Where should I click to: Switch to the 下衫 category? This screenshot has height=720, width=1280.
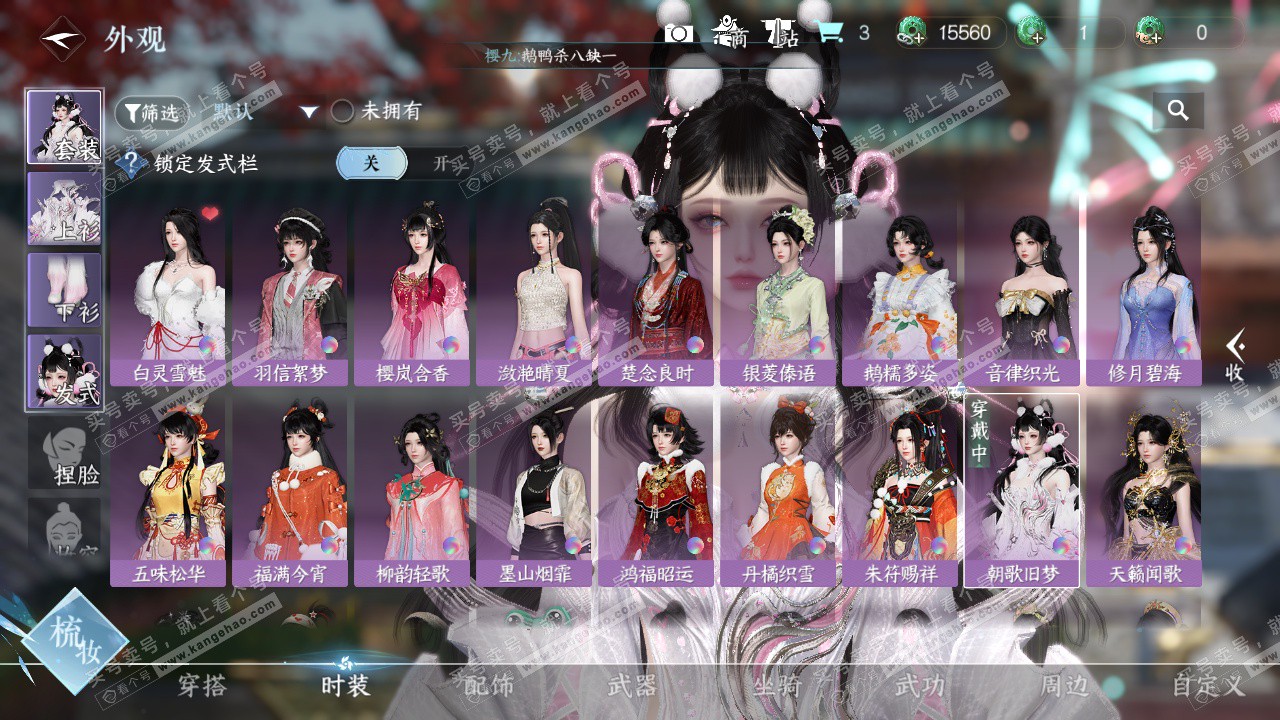[64, 290]
